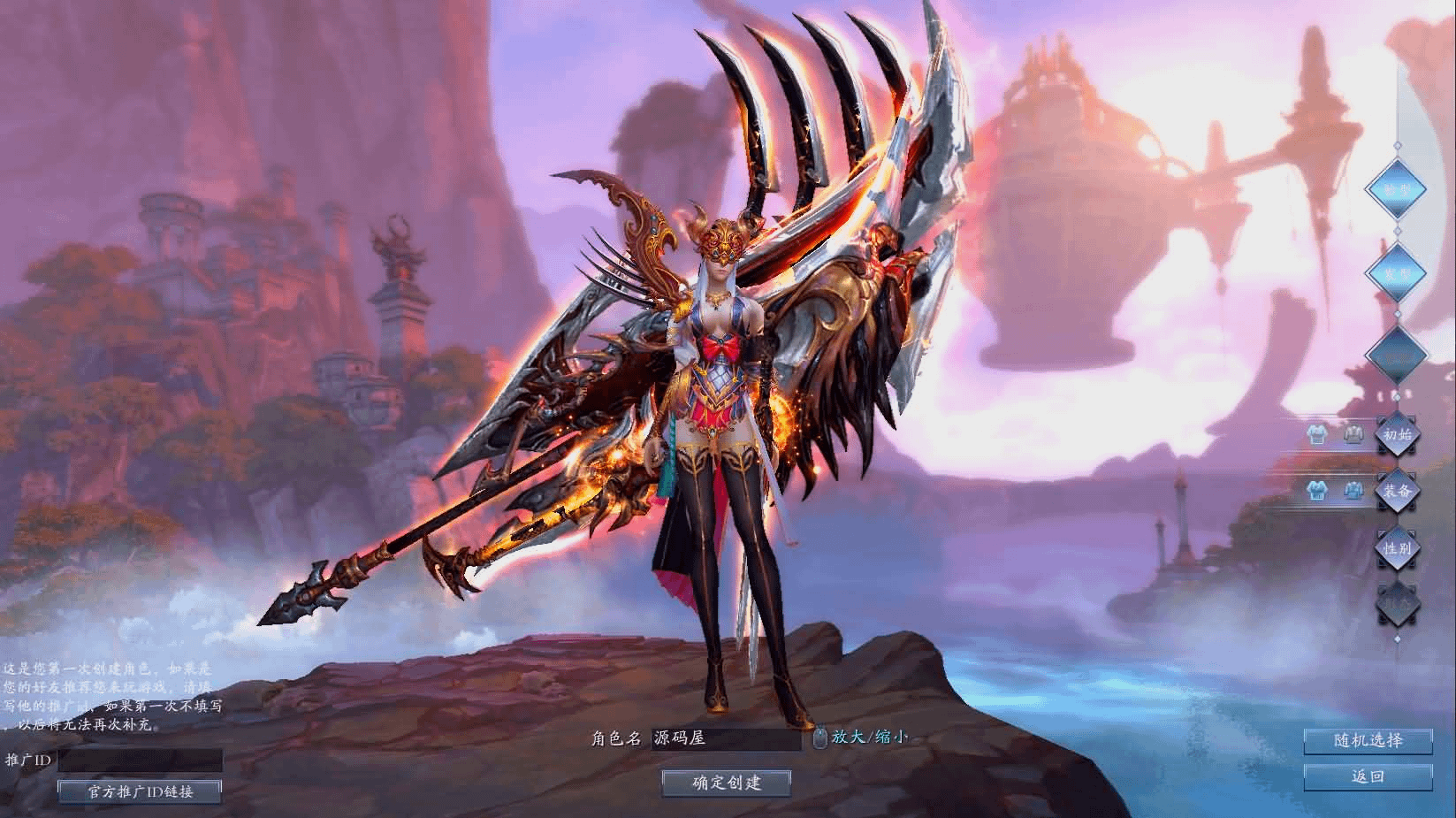Viewport: 1456px width, 818px height.
Task: Open the 脸型 face shape option
Action: pyautogui.click(x=1397, y=190)
